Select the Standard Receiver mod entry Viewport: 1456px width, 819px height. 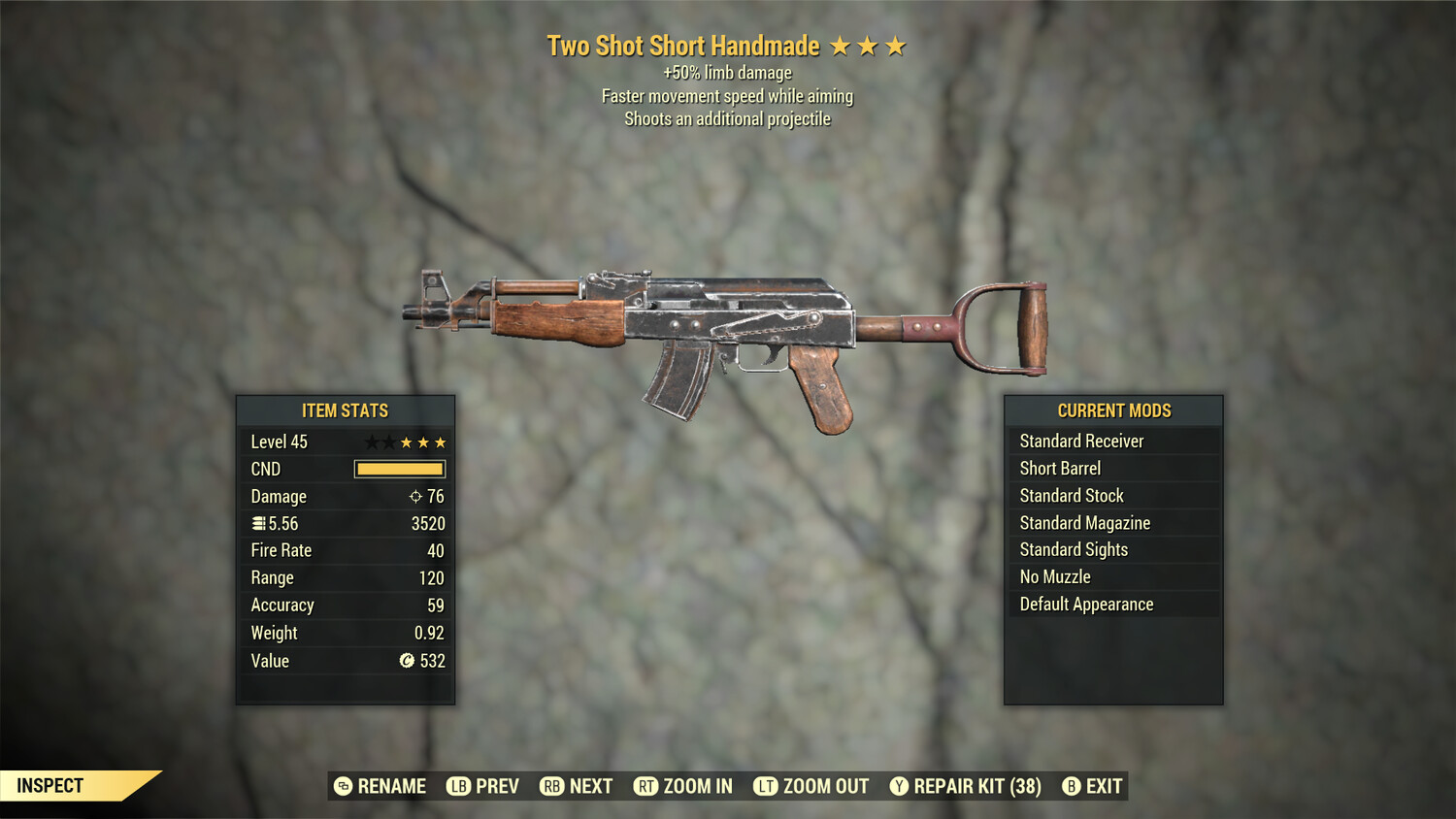coord(1081,441)
